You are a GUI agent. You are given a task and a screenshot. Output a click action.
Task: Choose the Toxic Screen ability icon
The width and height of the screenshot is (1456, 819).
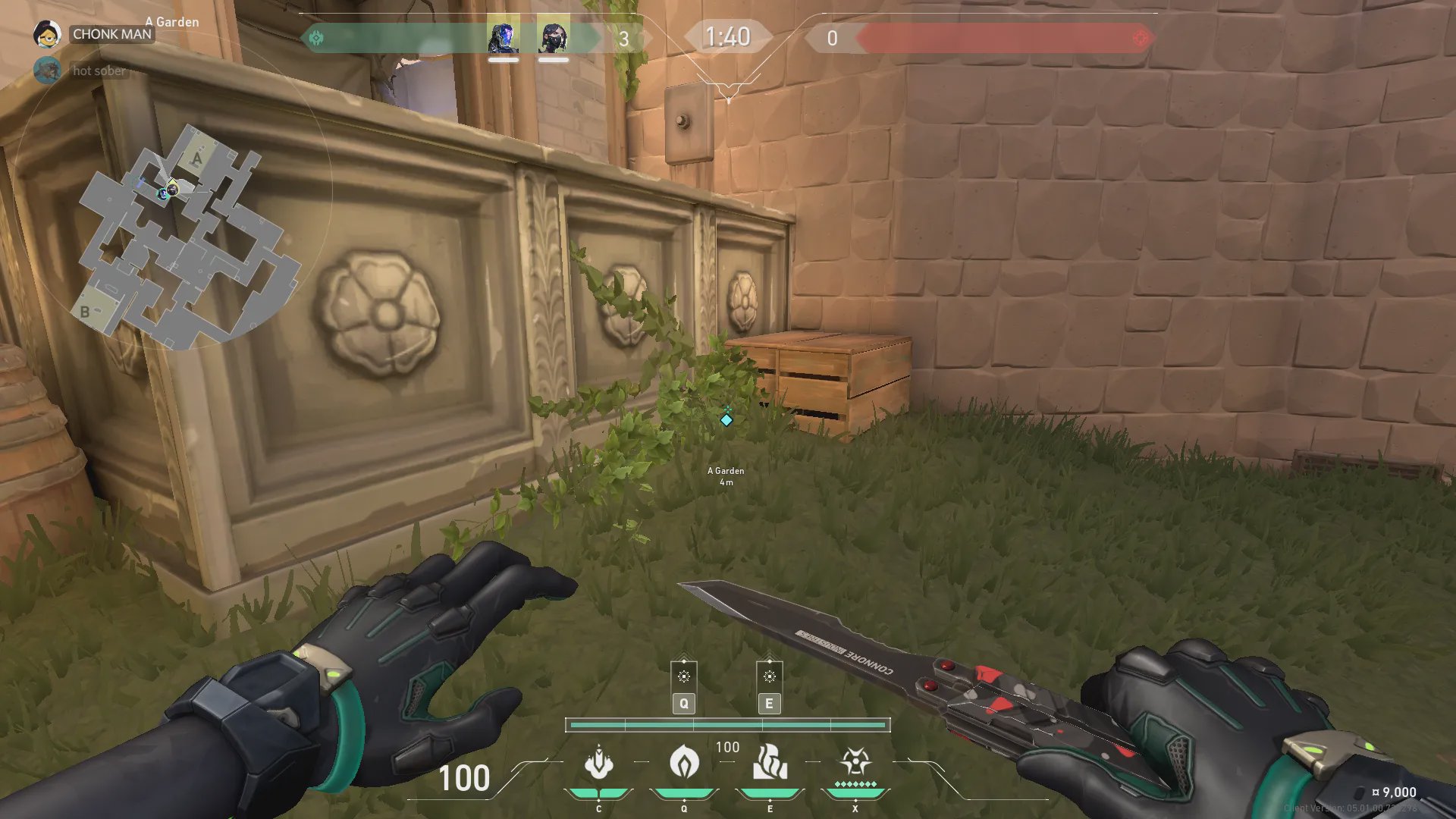(x=770, y=762)
